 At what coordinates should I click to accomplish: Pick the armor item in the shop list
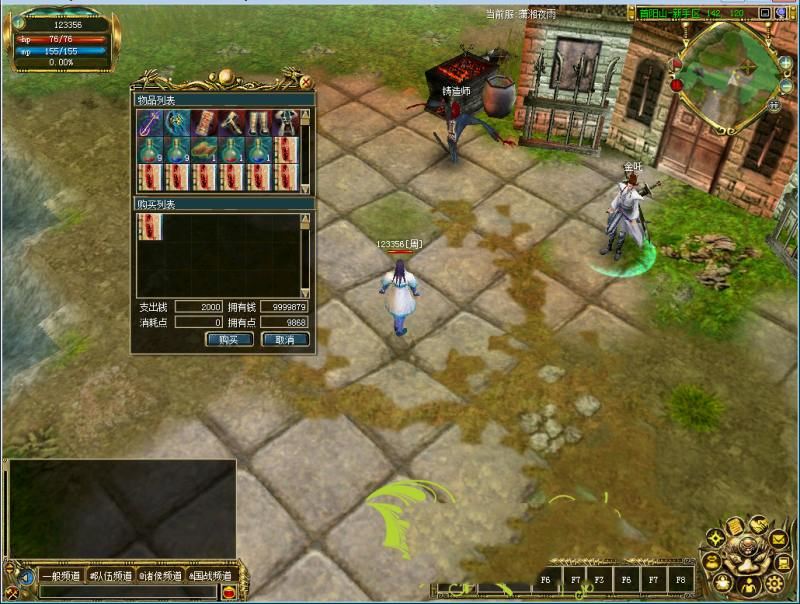286,123
